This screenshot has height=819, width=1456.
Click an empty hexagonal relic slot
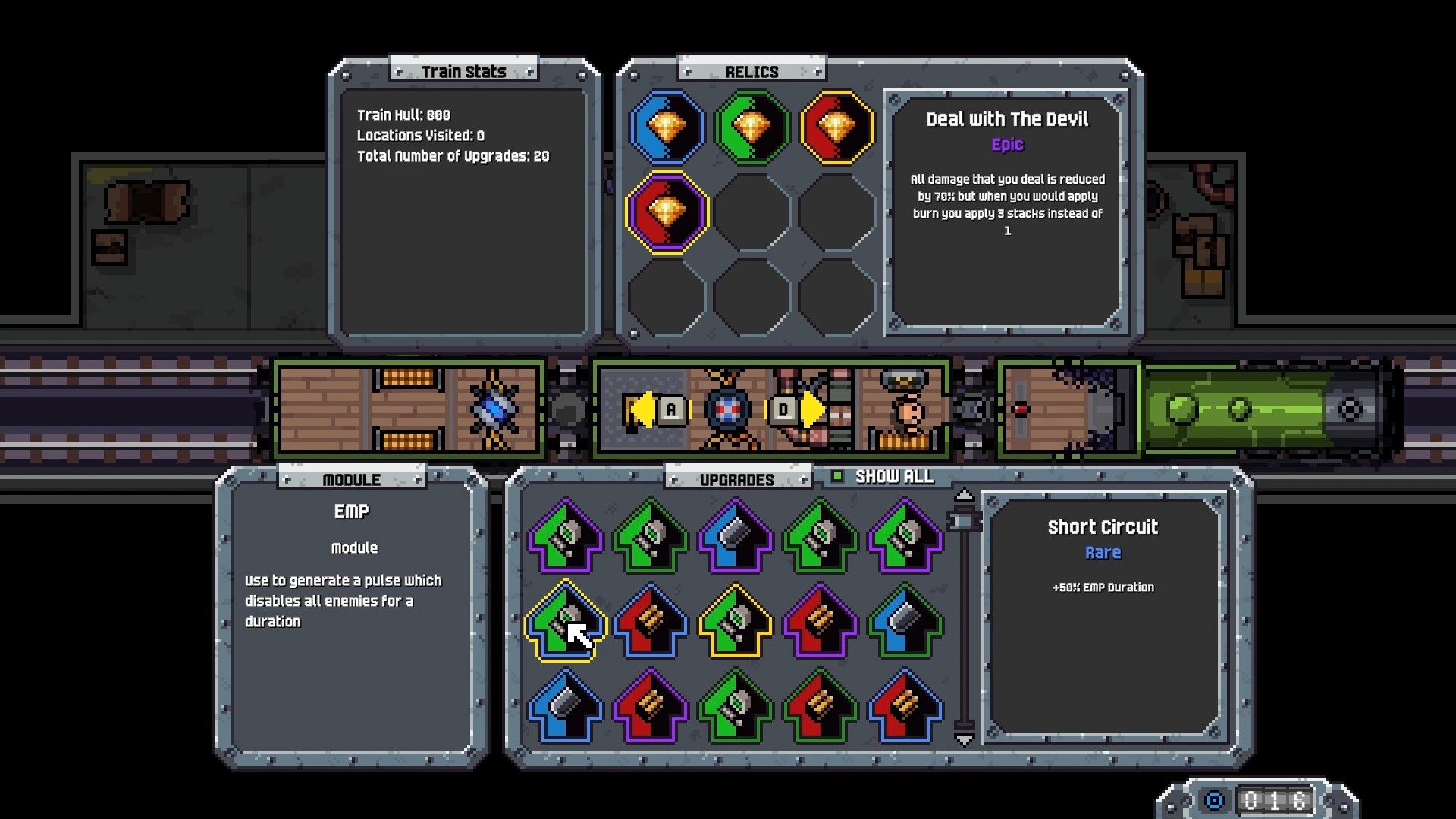[752, 212]
